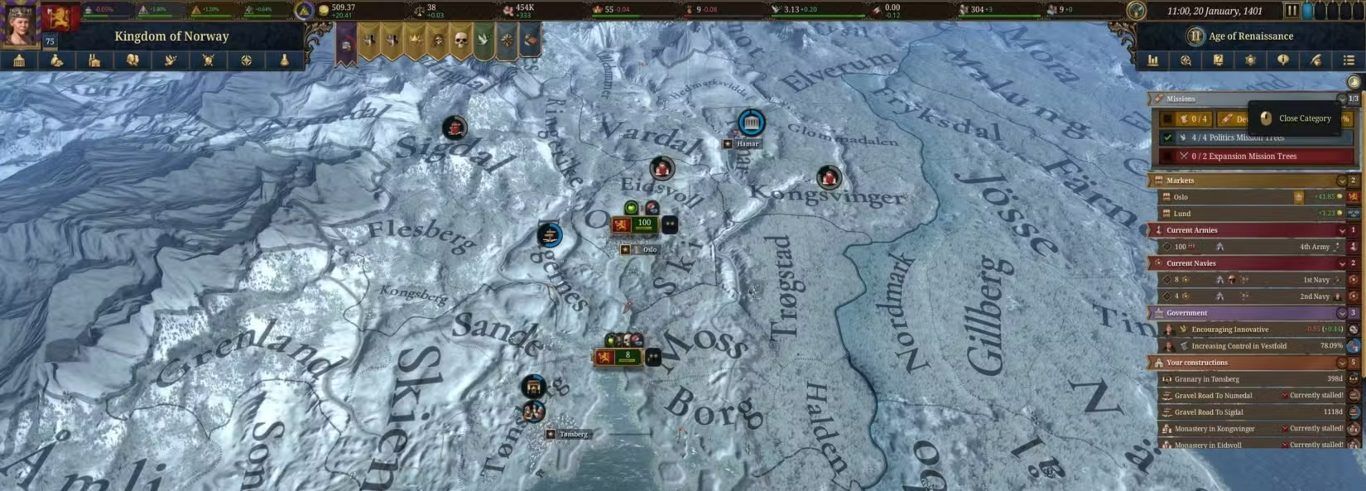Select the white dove alert banner
Screen dimensions: 1366x491
[x=483, y=41]
